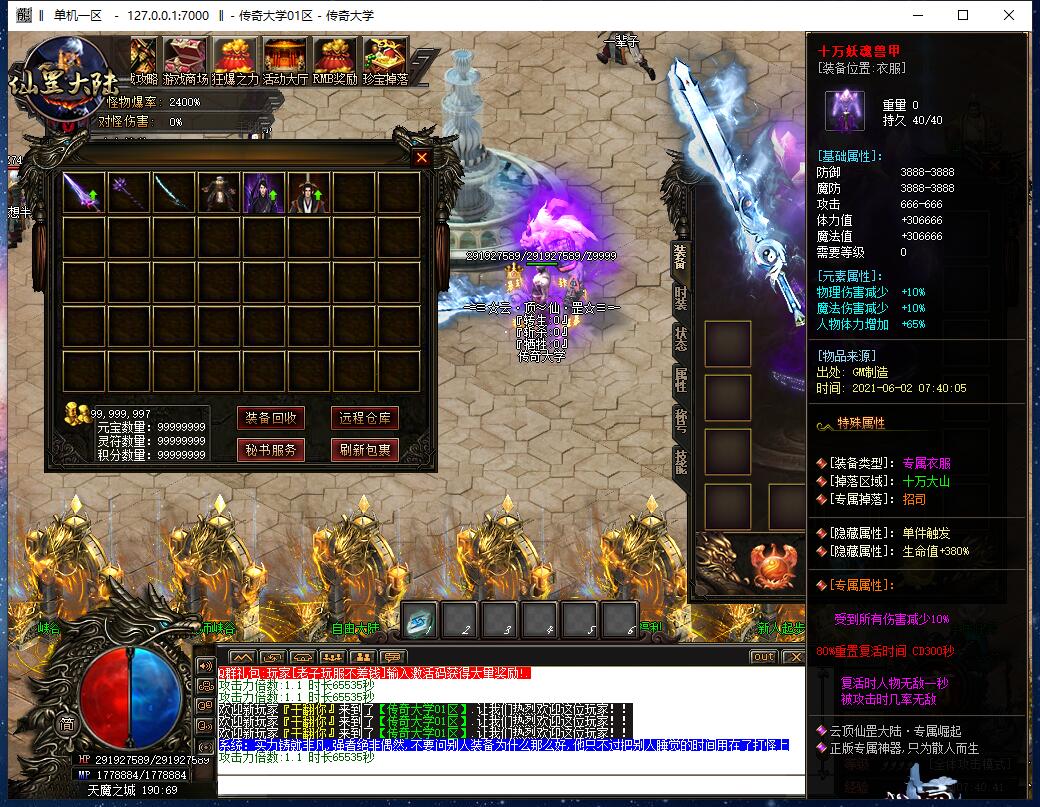Close the inventory bag window

421,158
